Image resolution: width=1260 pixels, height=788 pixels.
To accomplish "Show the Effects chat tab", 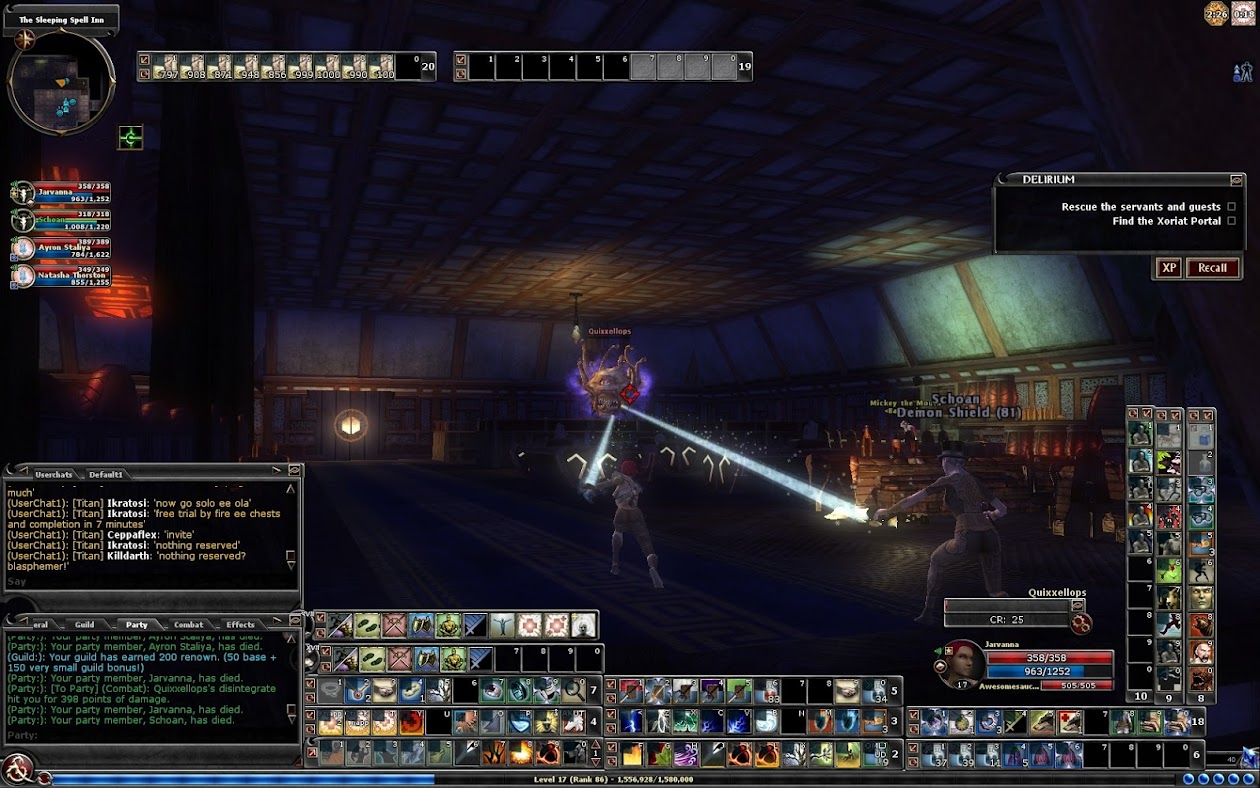I will pos(240,625).
